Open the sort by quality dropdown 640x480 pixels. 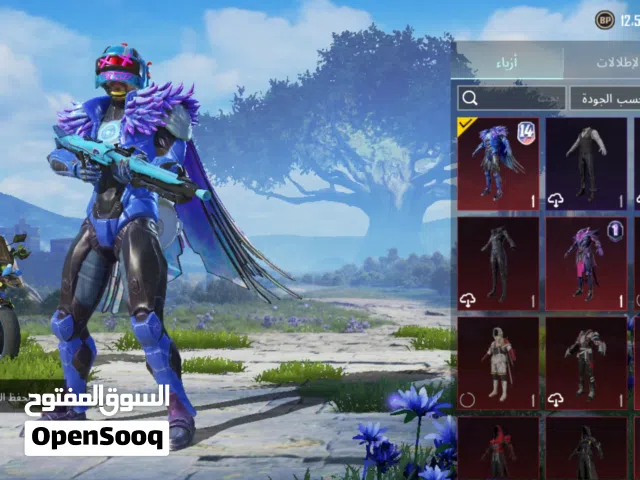tap(604, 98)
